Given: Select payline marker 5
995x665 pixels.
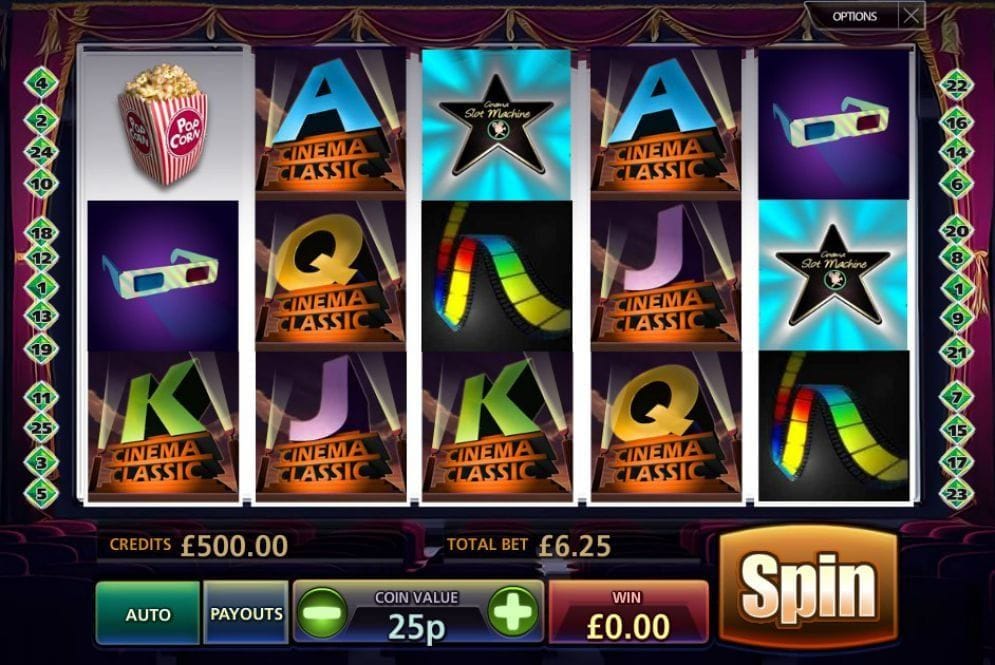Looking at the screenshot, I should pyautogui.click(x=43, y=492).
